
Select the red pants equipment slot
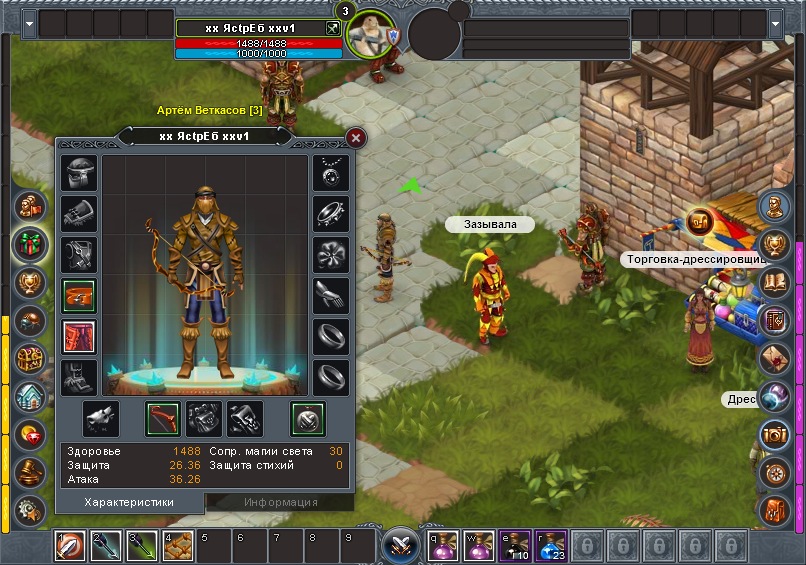point(79,337)
